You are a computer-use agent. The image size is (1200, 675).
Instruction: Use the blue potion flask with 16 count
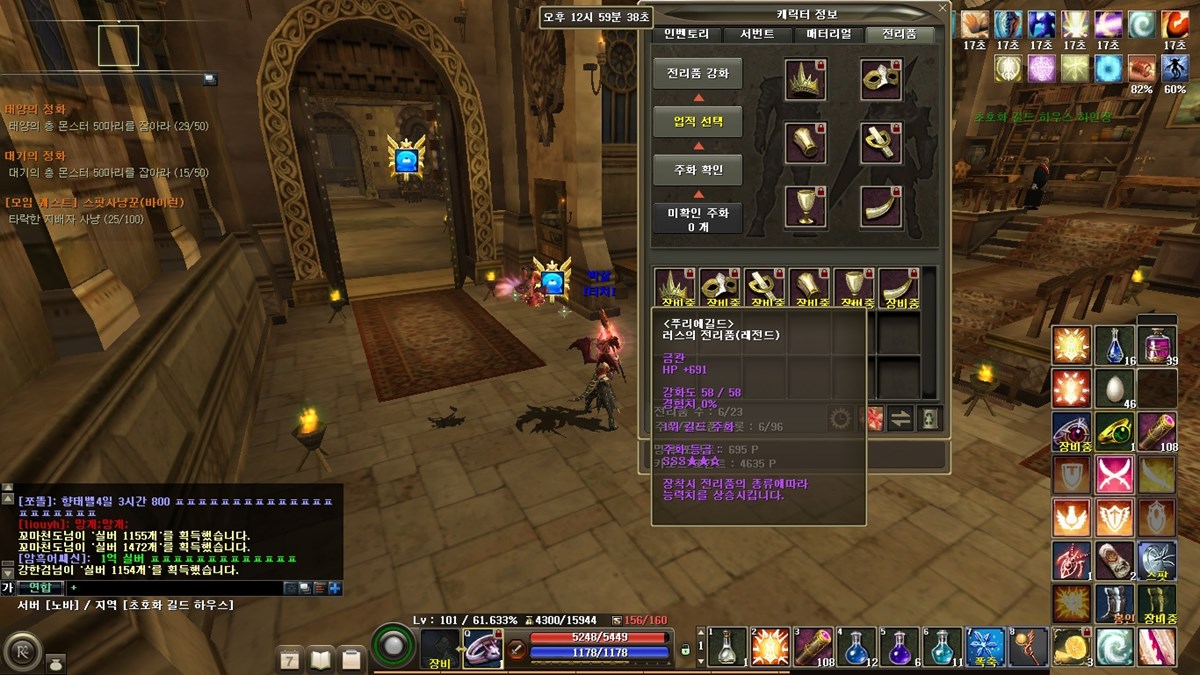pyautogui.click(x=1114, y=345)
